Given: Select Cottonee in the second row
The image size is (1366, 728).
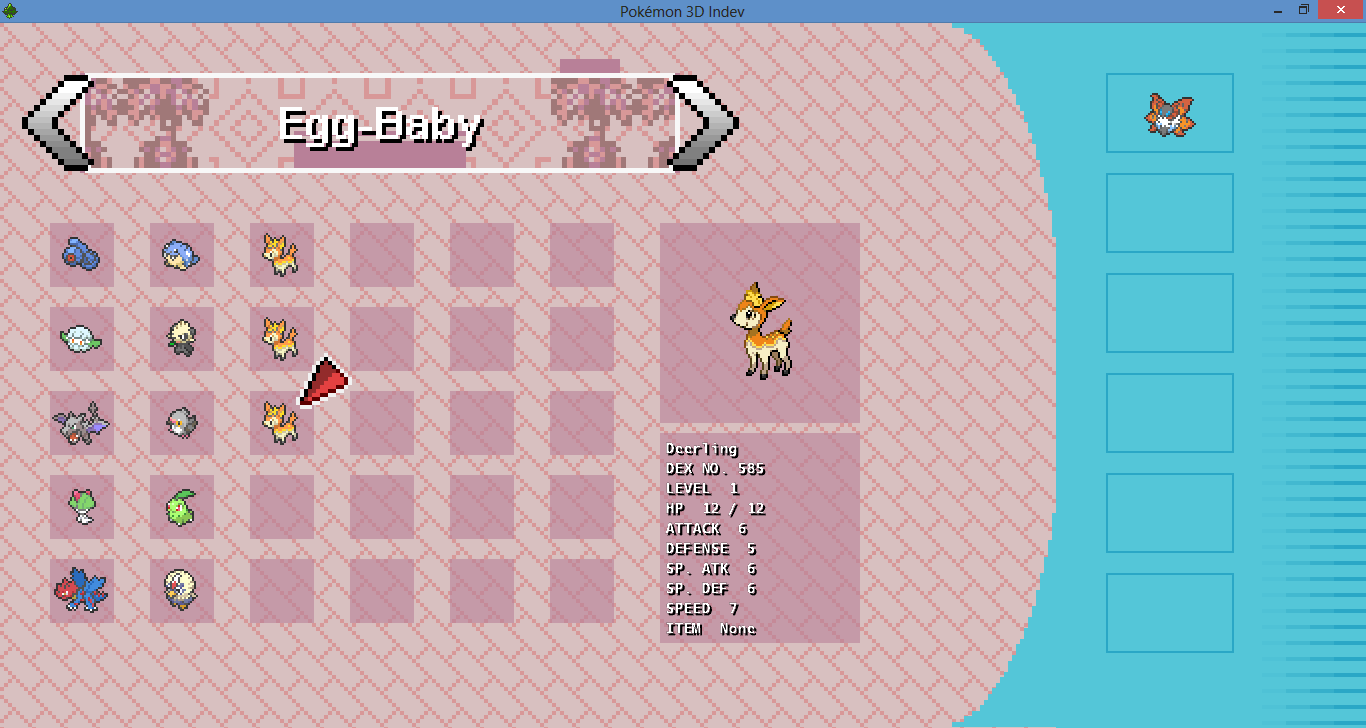Looking at the screenshot, I should (81, 340).
